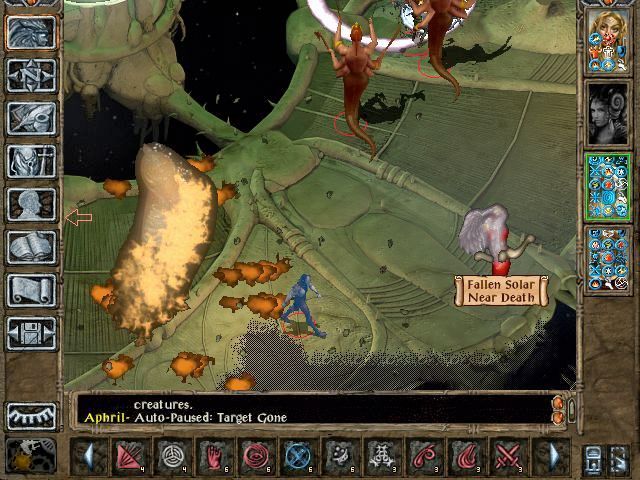
Task: Select the blue crossed-circle spell
Action: coord(299,456)
